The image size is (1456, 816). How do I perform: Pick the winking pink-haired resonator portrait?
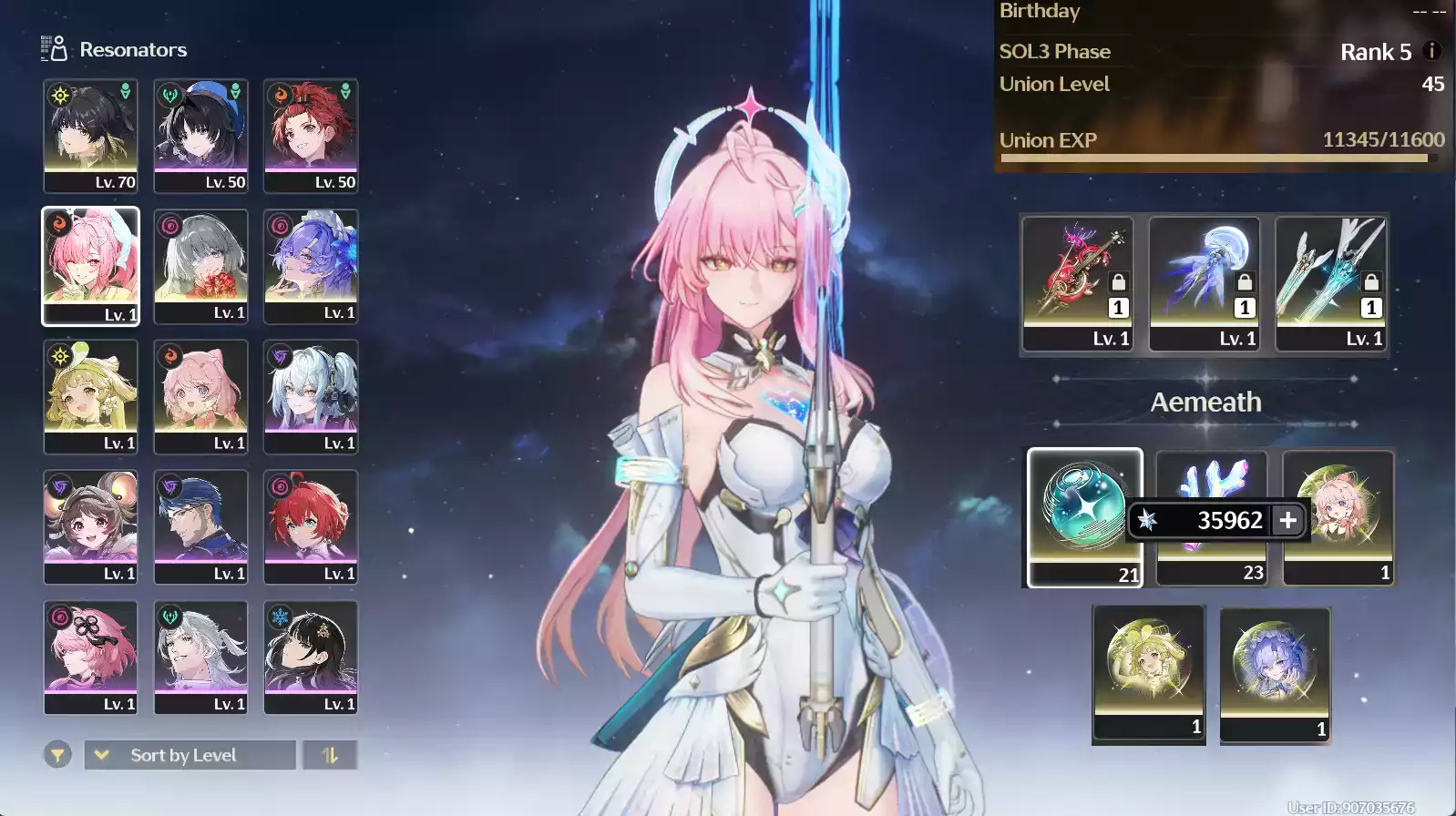click(90, 265)
